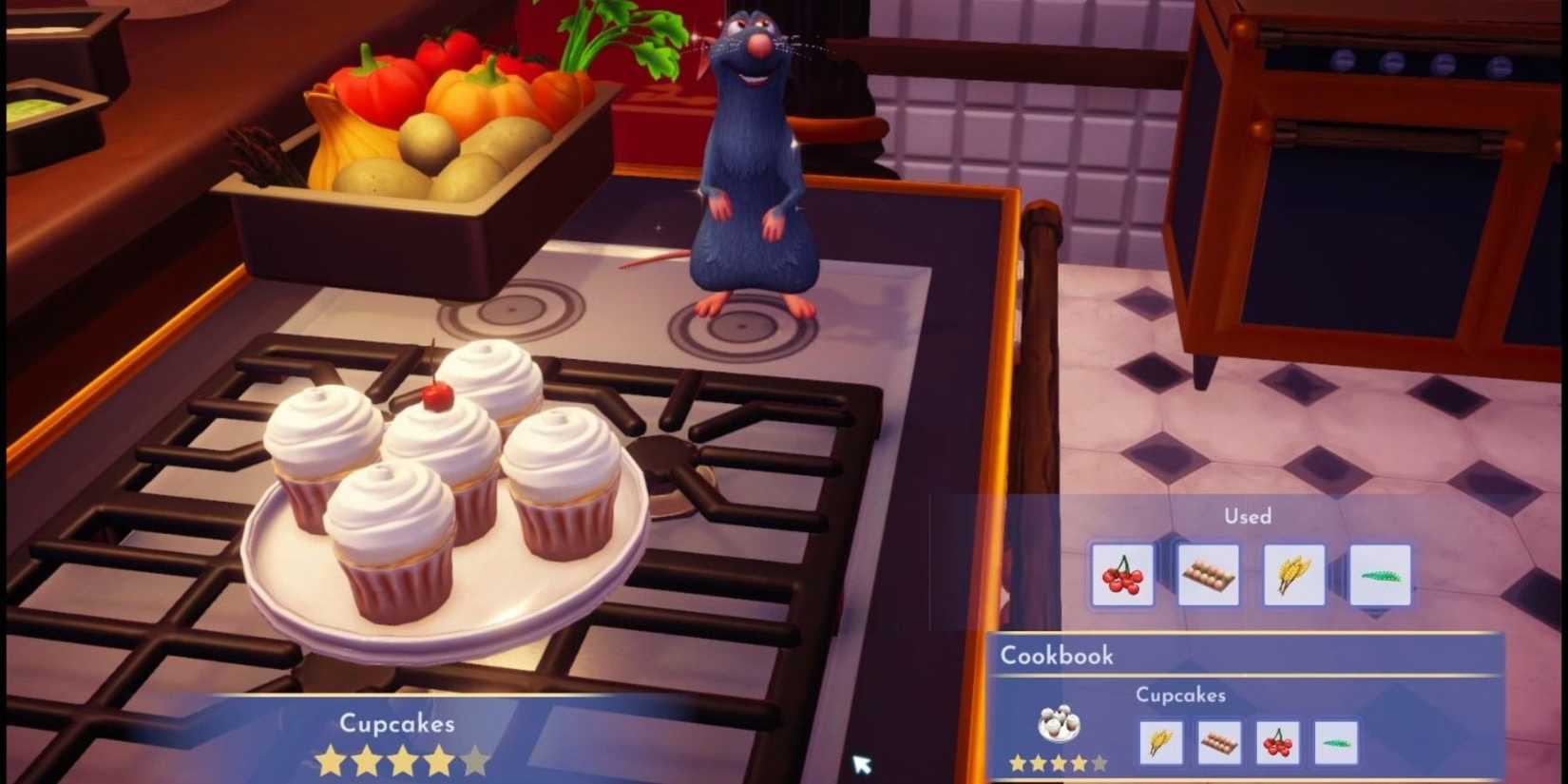
Task: Collapse the Used ingredients panel
Action: coord(1247,516)
